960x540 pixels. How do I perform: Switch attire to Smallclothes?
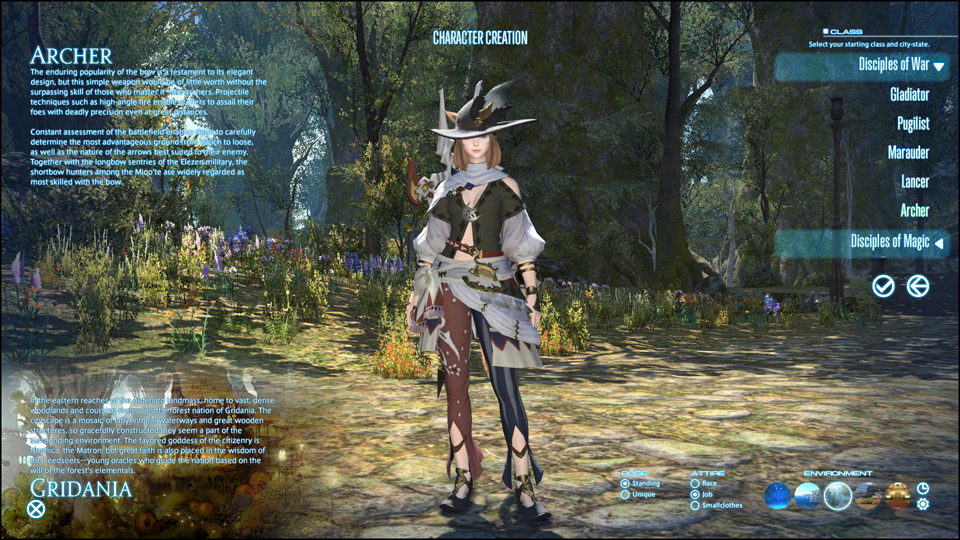tap(696, 506)
